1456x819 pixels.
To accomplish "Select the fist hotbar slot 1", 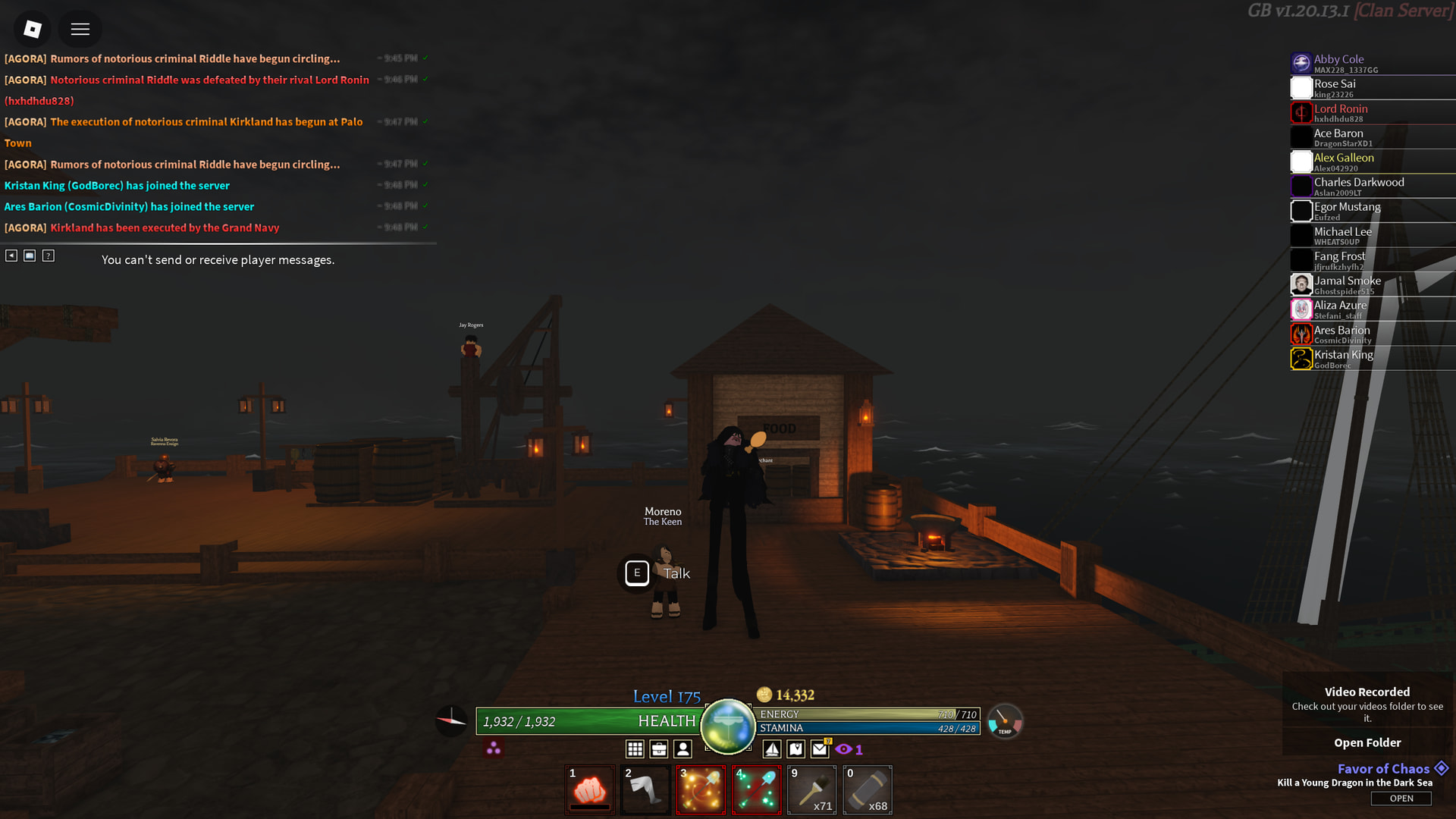I will click(589, 790).
